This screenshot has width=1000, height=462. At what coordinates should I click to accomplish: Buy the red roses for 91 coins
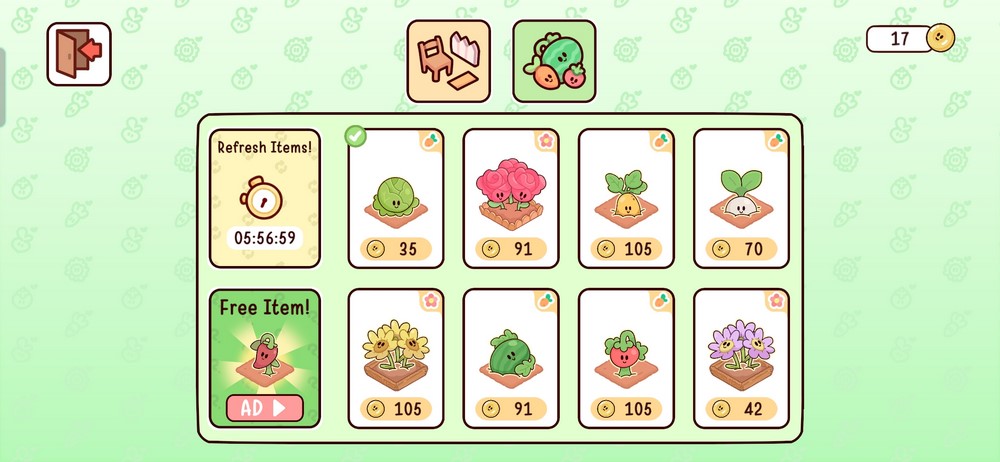(x=510, y=198)
